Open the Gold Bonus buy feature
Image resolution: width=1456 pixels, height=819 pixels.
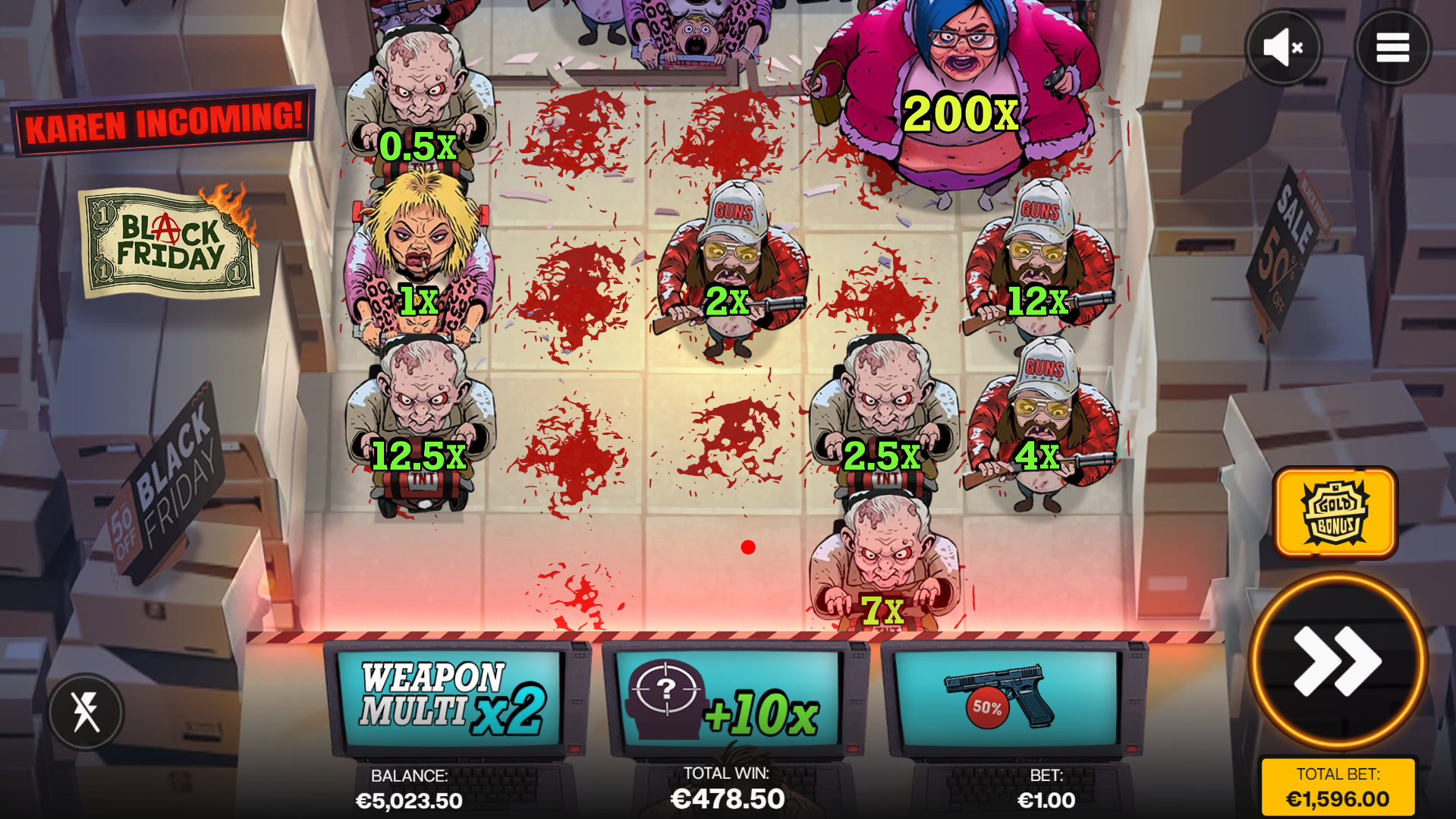[1335, 513]
